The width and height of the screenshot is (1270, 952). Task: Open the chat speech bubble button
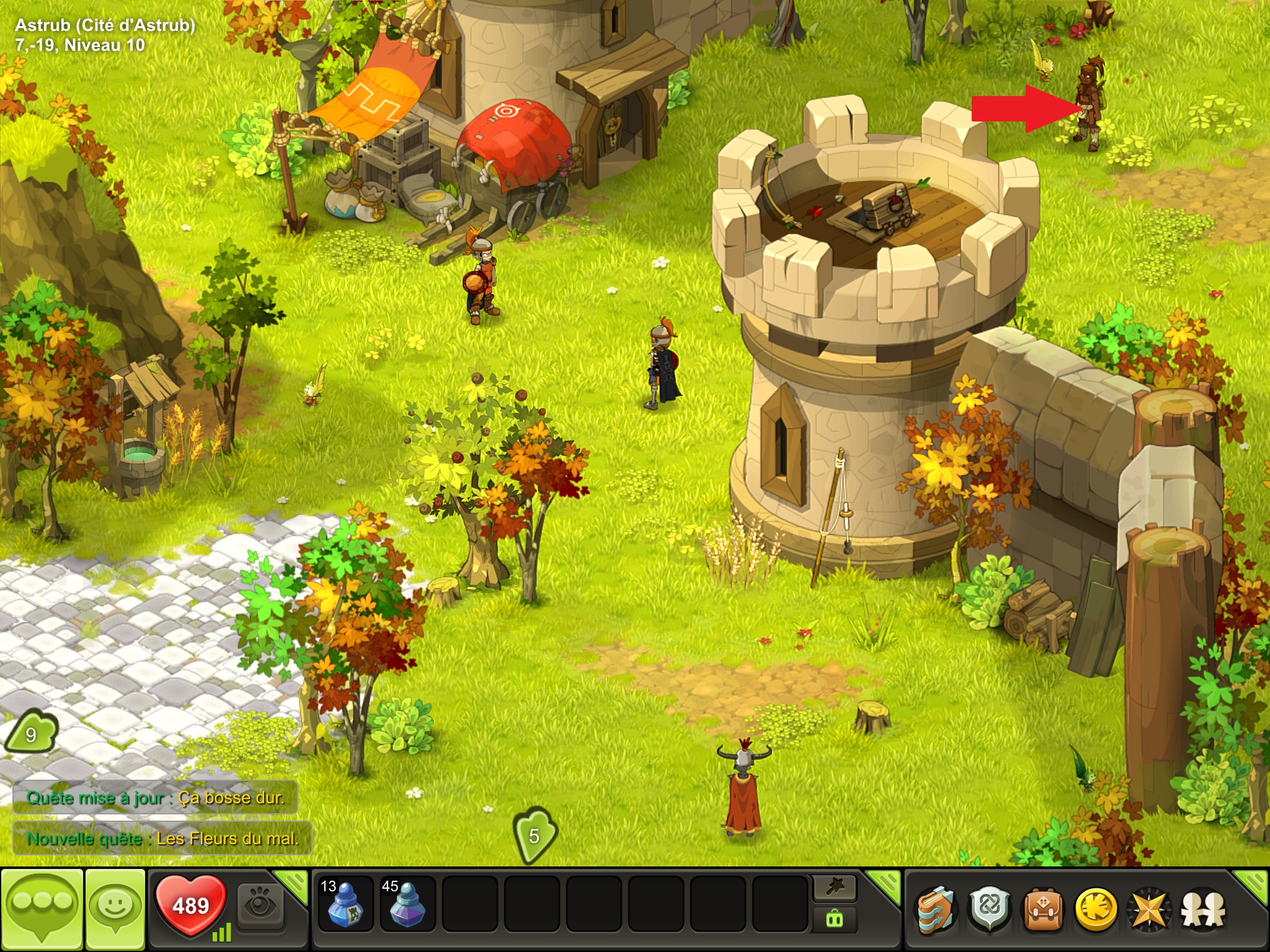42,909
